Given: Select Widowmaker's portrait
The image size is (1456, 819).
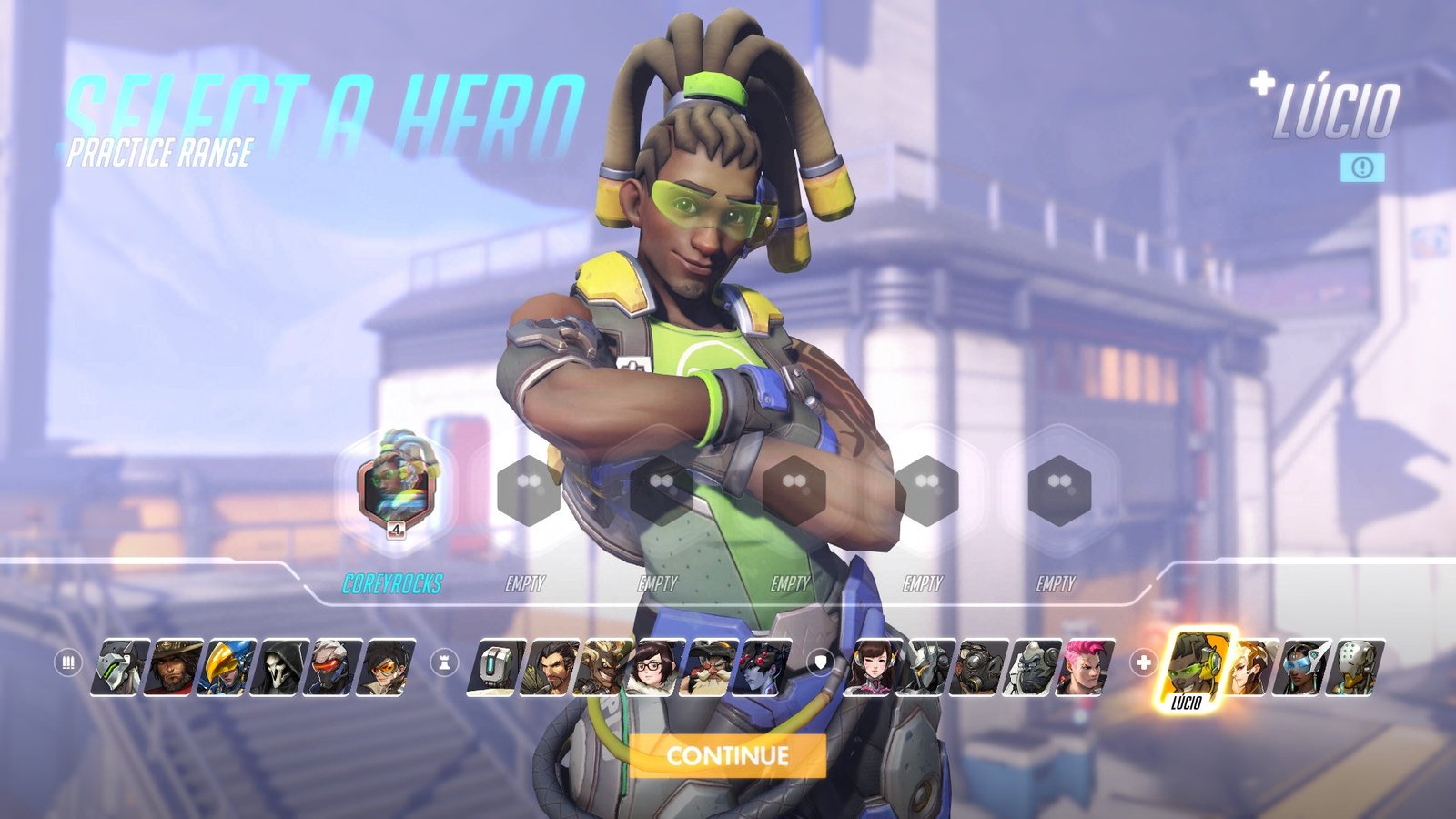Looking at the screenshot, I should coord(762,667).
